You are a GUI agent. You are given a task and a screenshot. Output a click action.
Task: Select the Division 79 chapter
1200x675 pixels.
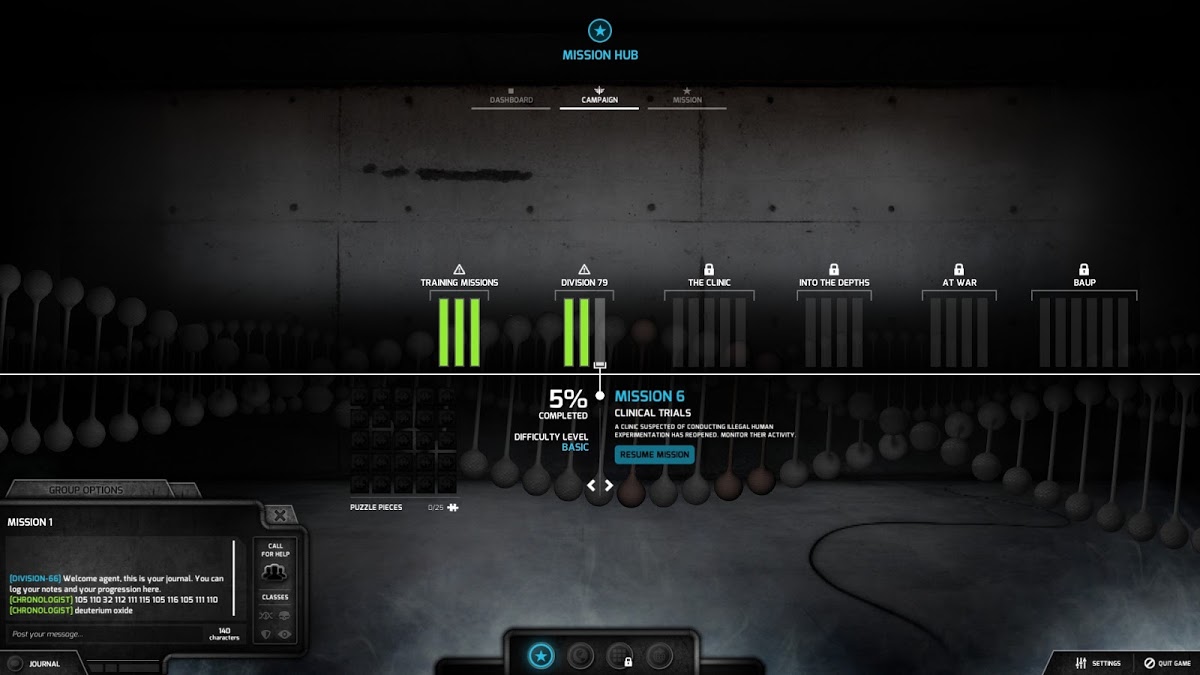584,283
